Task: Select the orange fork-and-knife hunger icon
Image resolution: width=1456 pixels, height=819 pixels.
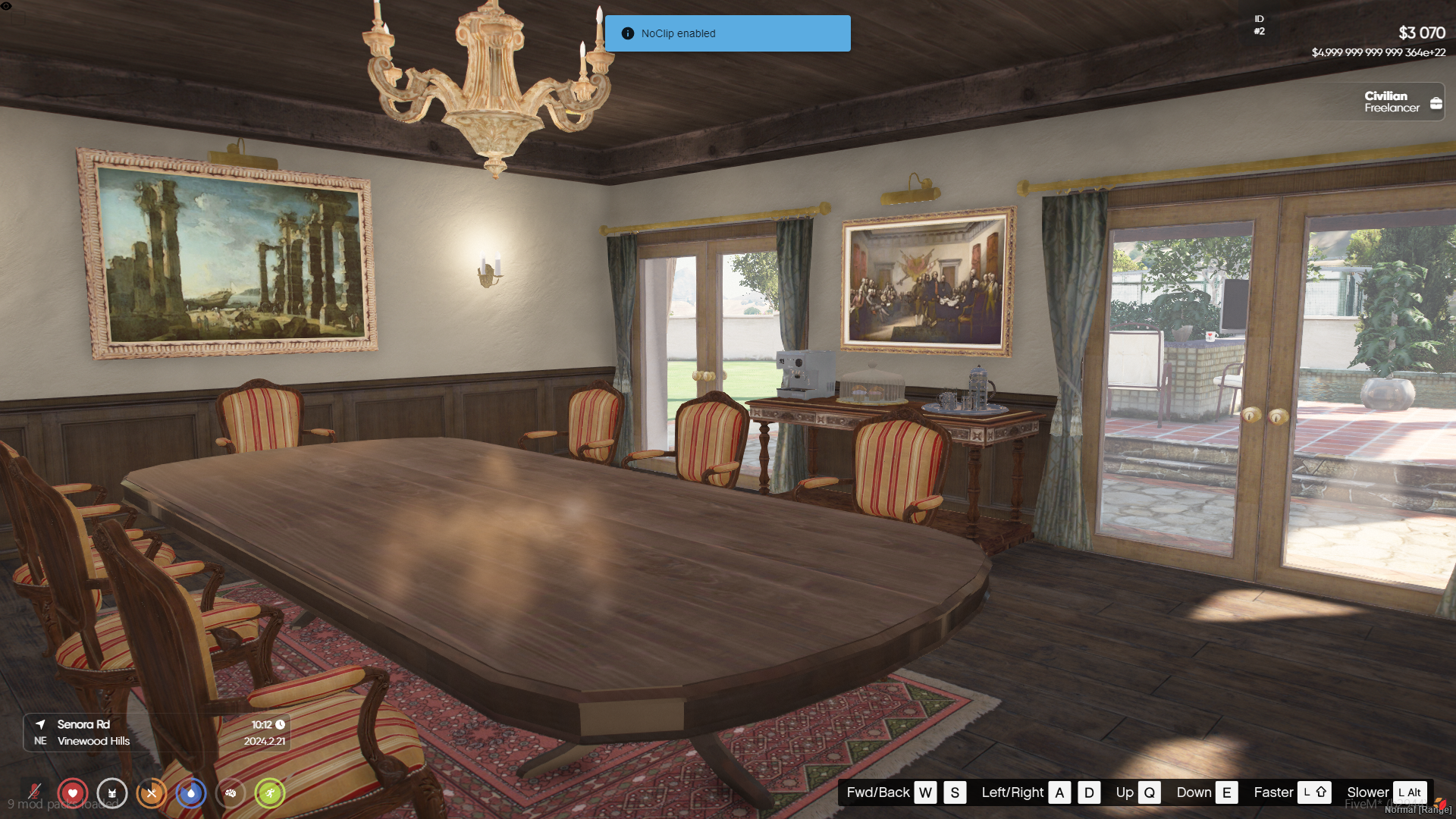Action: [152, 793]
